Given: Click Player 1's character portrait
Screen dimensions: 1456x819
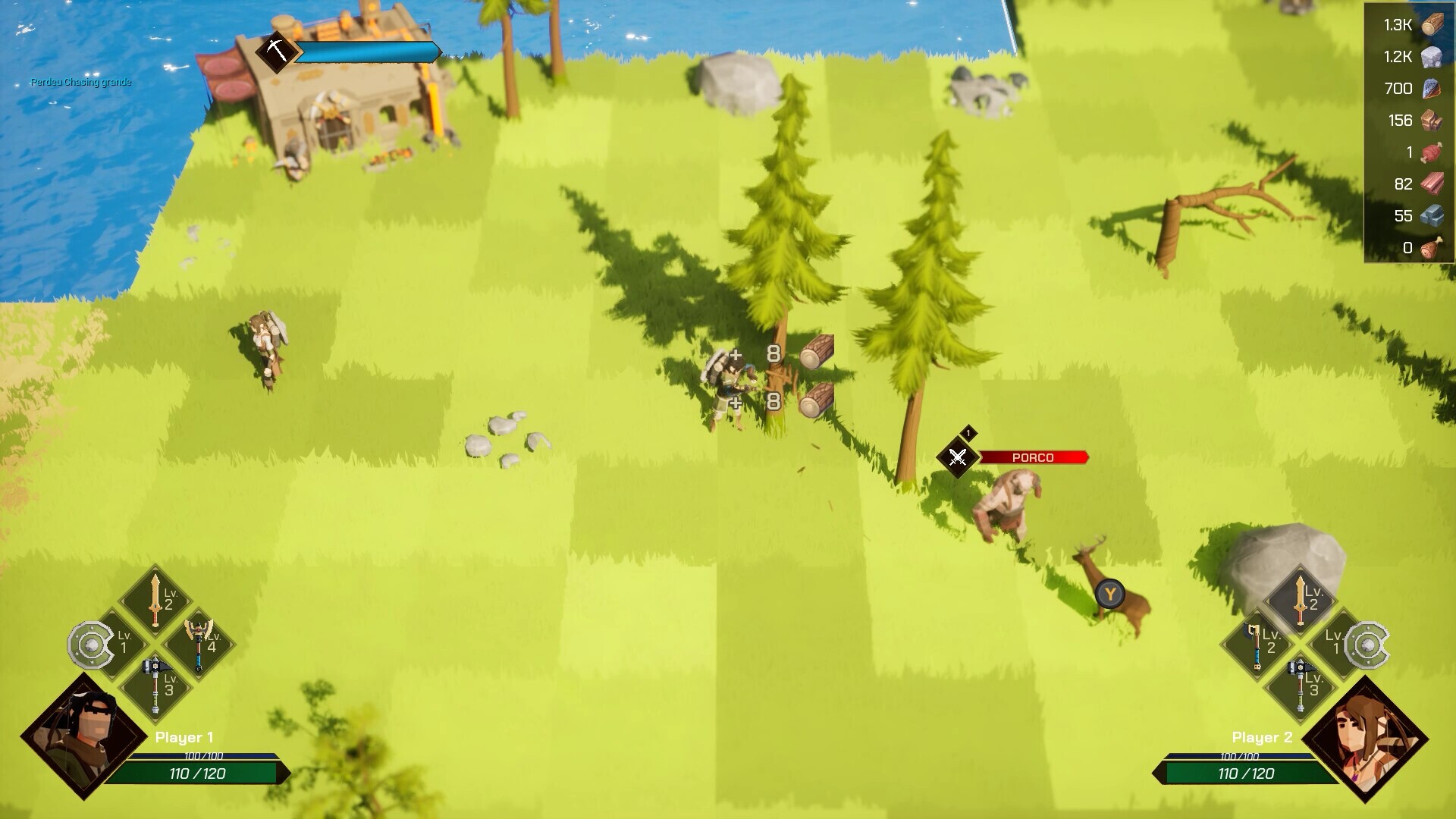Looking at the screenshot, I should click(83, 735).
